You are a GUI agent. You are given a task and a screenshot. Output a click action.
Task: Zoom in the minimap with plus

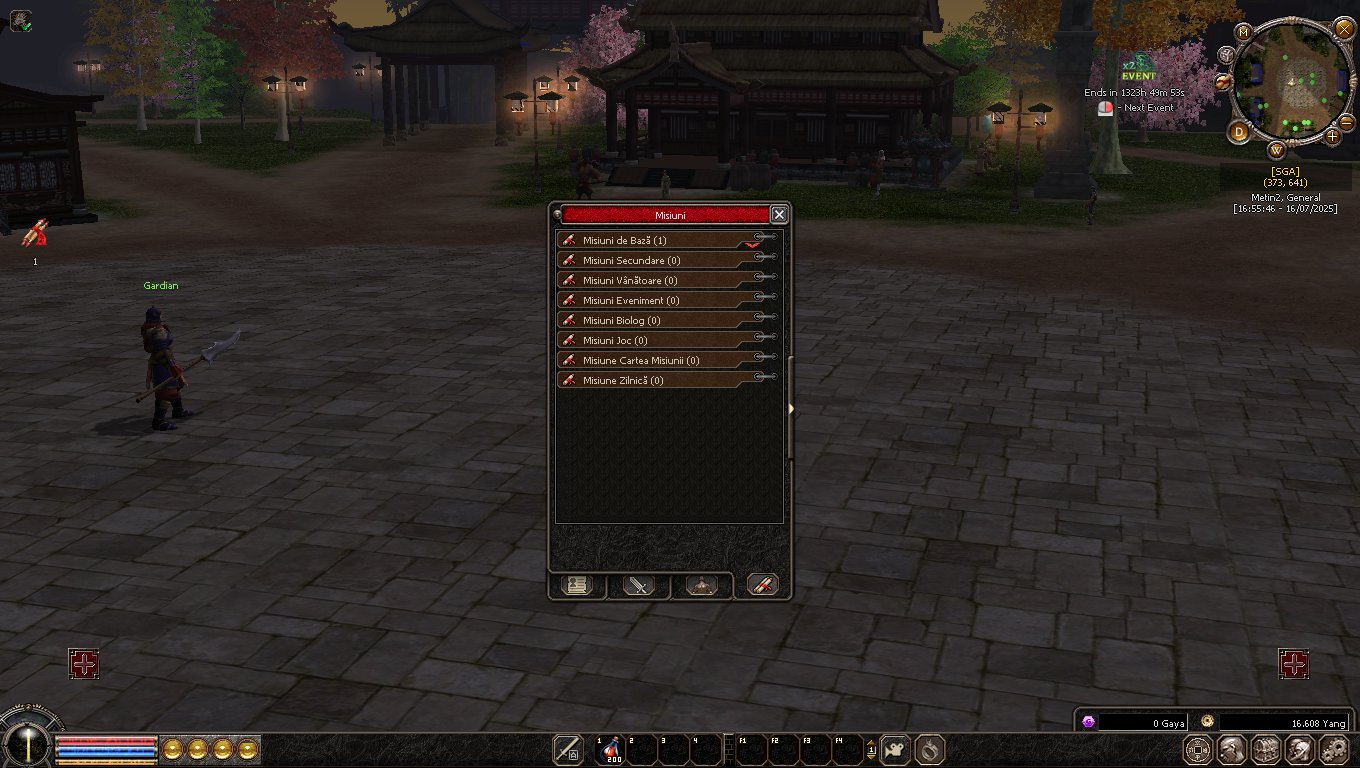click(x=1333, y=135)
